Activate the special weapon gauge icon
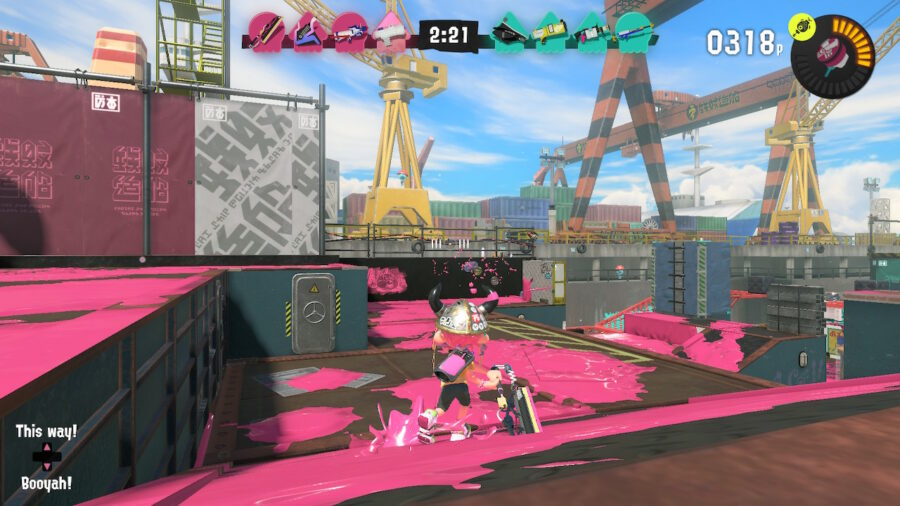The width and height of the screenshot is (900, 506). click(x=832, y=56)
